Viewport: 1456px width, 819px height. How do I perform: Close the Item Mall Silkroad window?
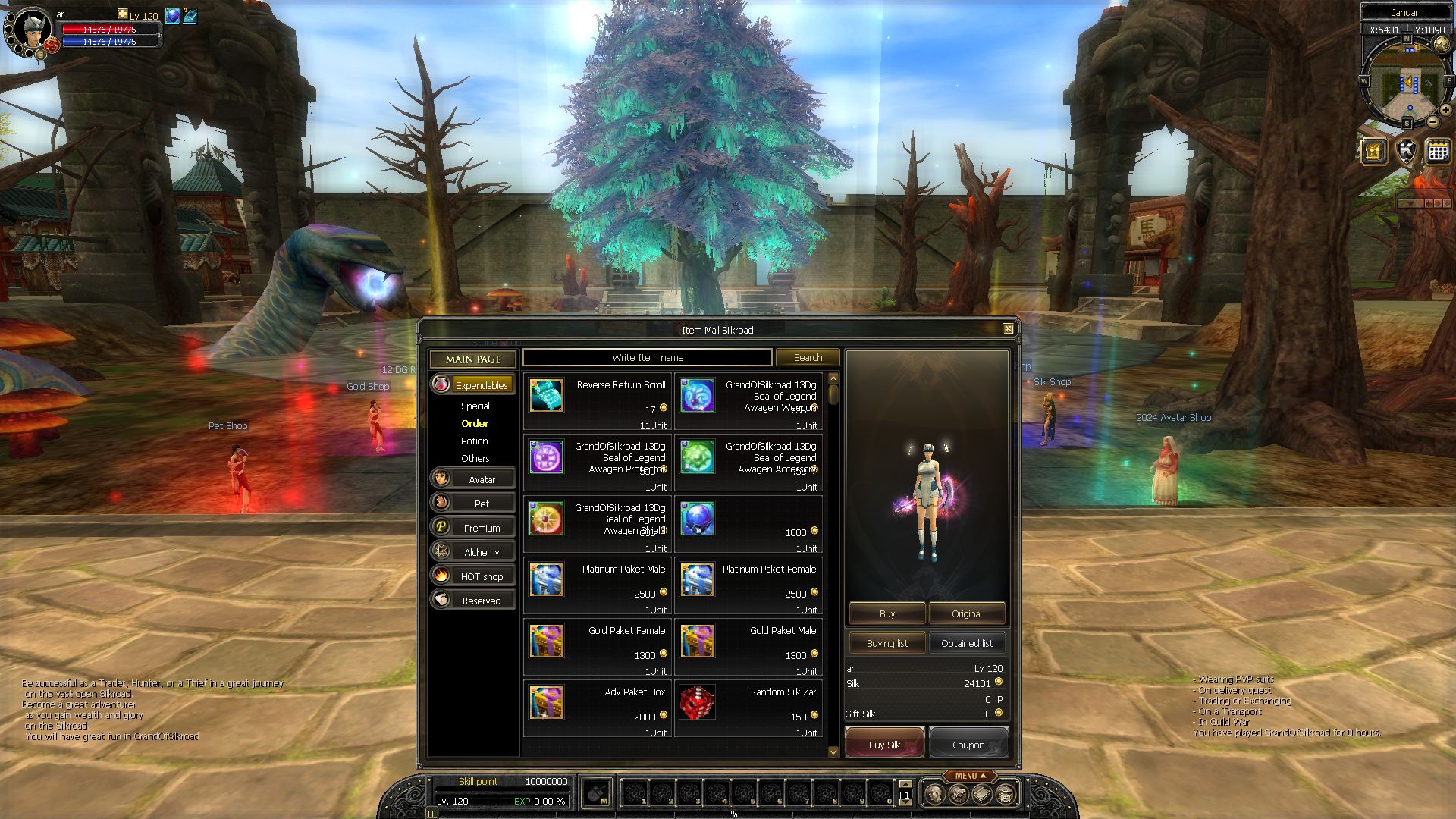pyautogui.click(x=1008, y=329)
